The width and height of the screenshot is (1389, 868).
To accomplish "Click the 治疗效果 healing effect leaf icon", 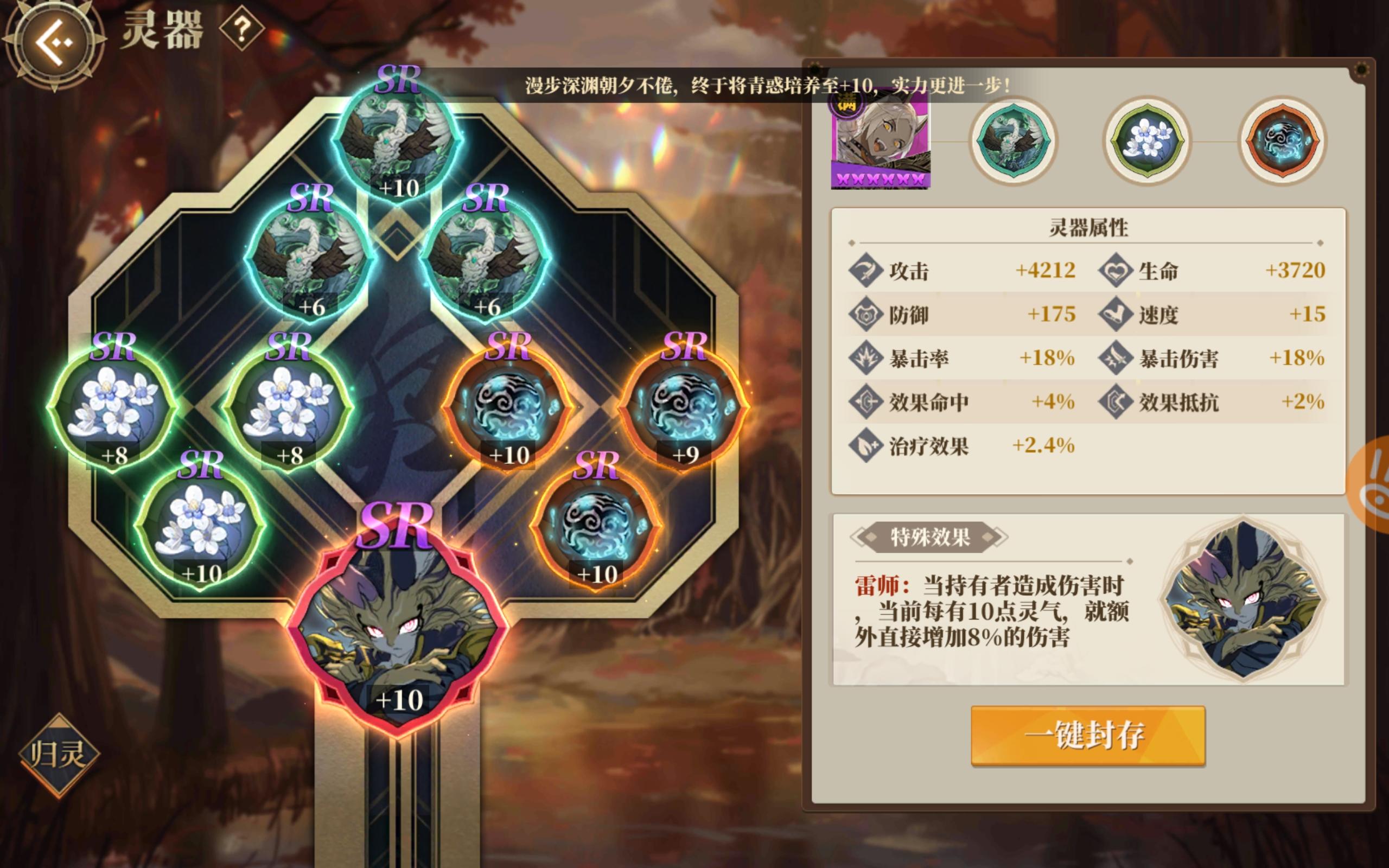I will click(867, 445).
